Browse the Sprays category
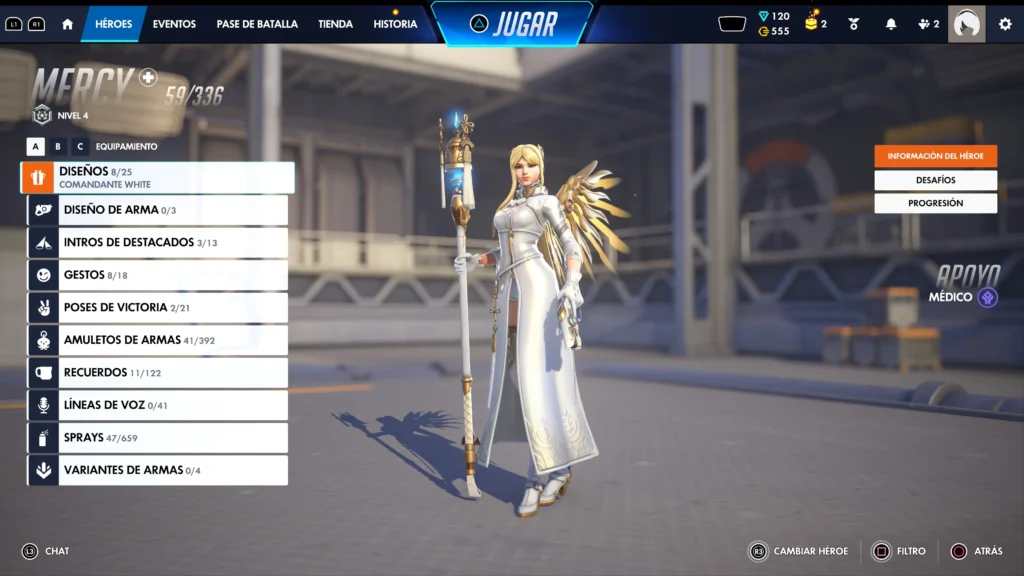The image size is (1024, 576). pos(158,438)
